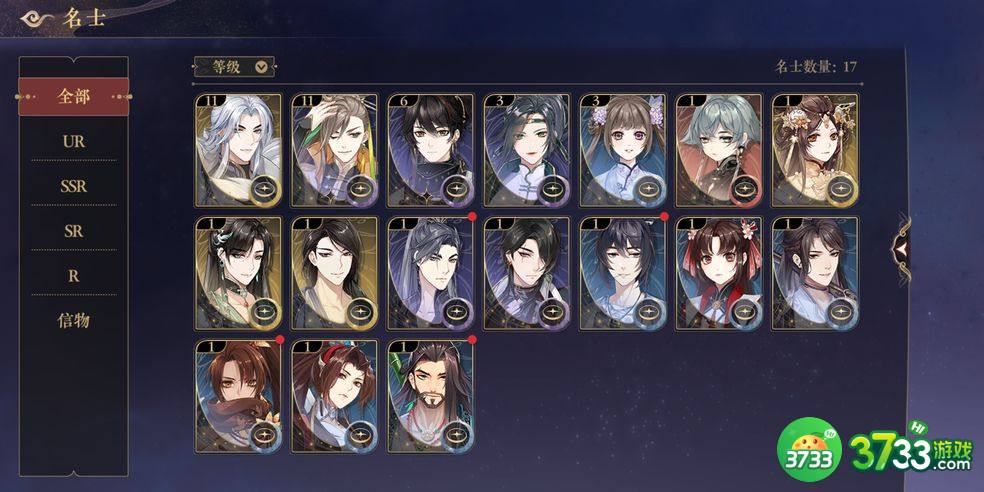Select the UR category tab

[73, 141]
